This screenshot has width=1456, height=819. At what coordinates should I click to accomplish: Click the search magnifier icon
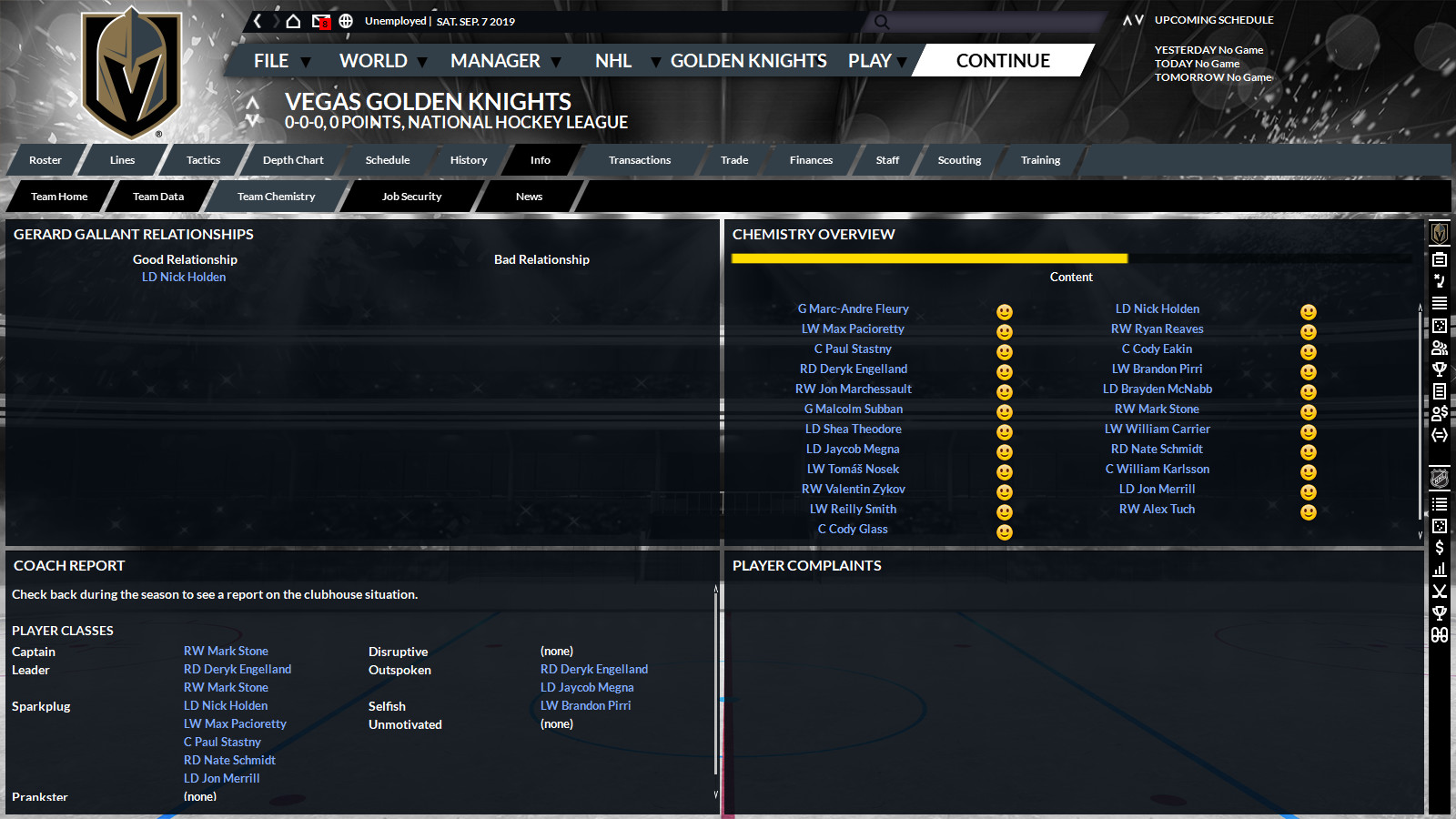tap(879, 22)
